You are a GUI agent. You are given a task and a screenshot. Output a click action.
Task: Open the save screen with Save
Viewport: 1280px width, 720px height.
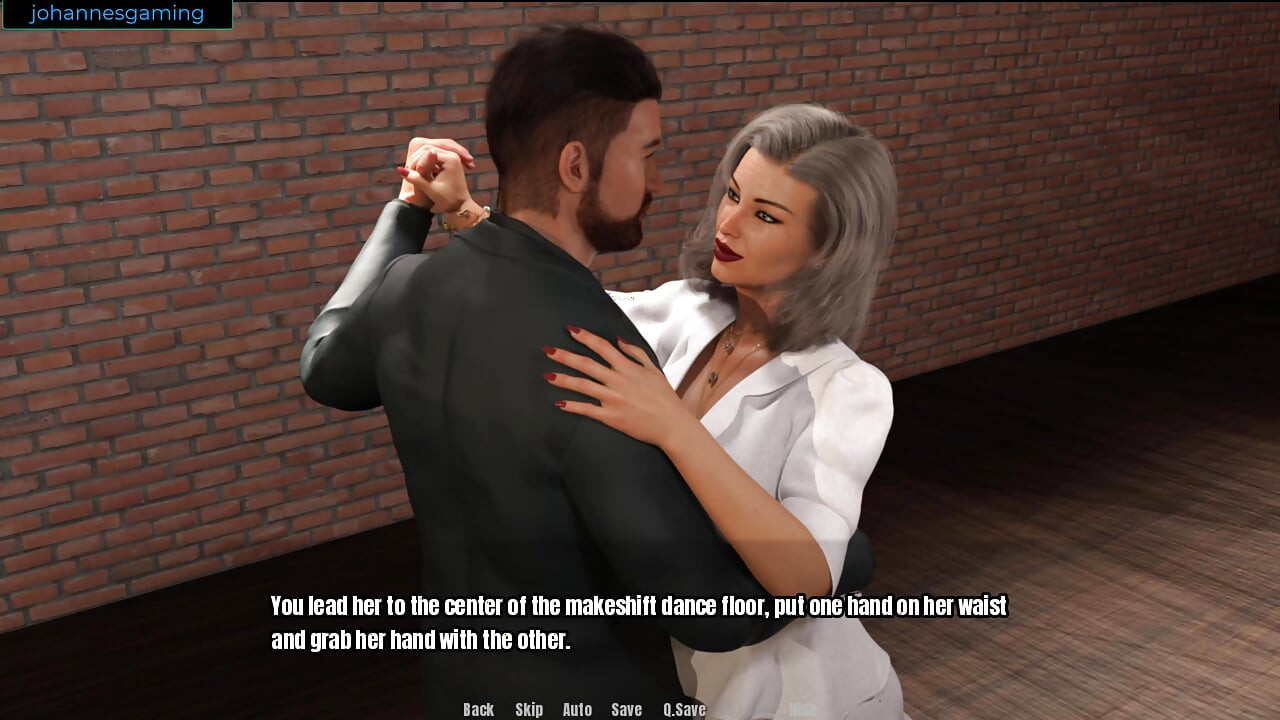click(x=626, y=710)
